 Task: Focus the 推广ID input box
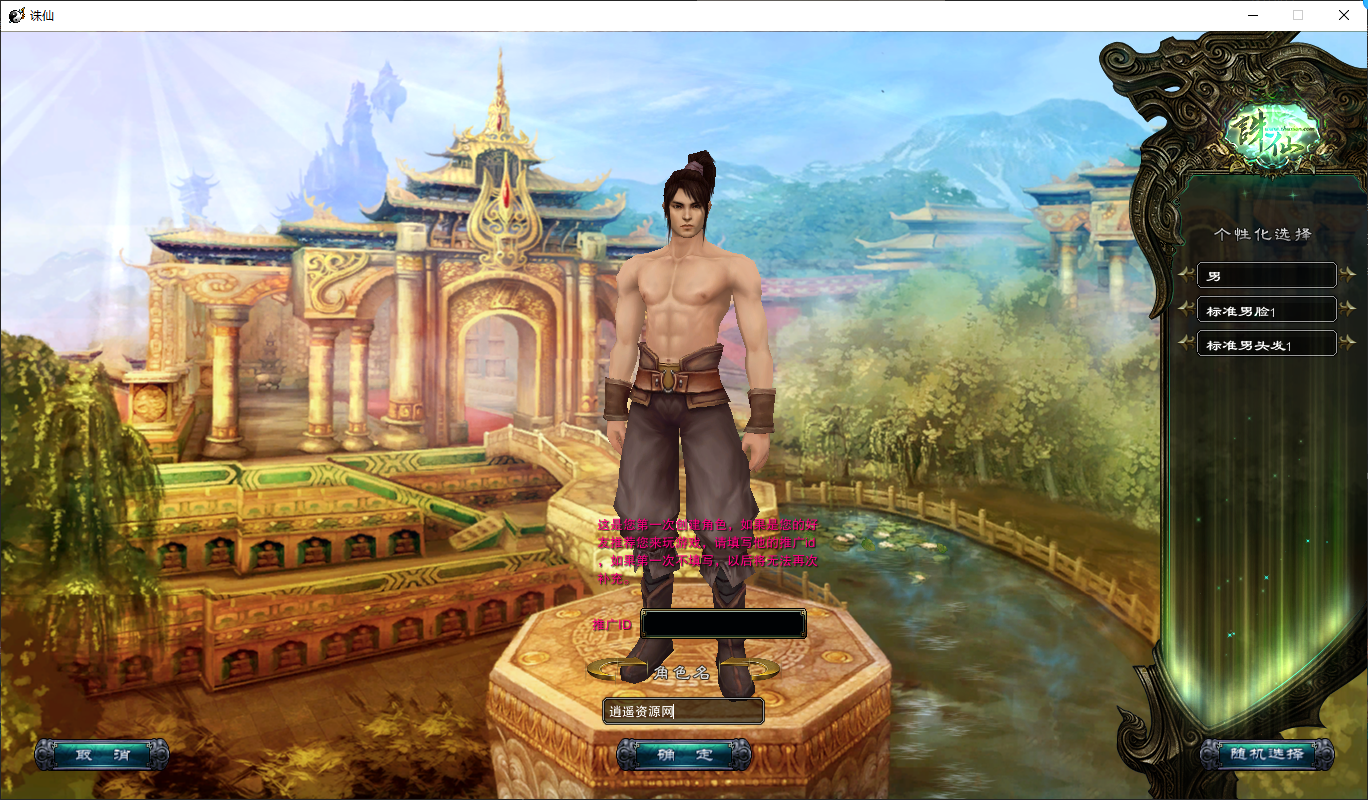(x=723, y=624)
